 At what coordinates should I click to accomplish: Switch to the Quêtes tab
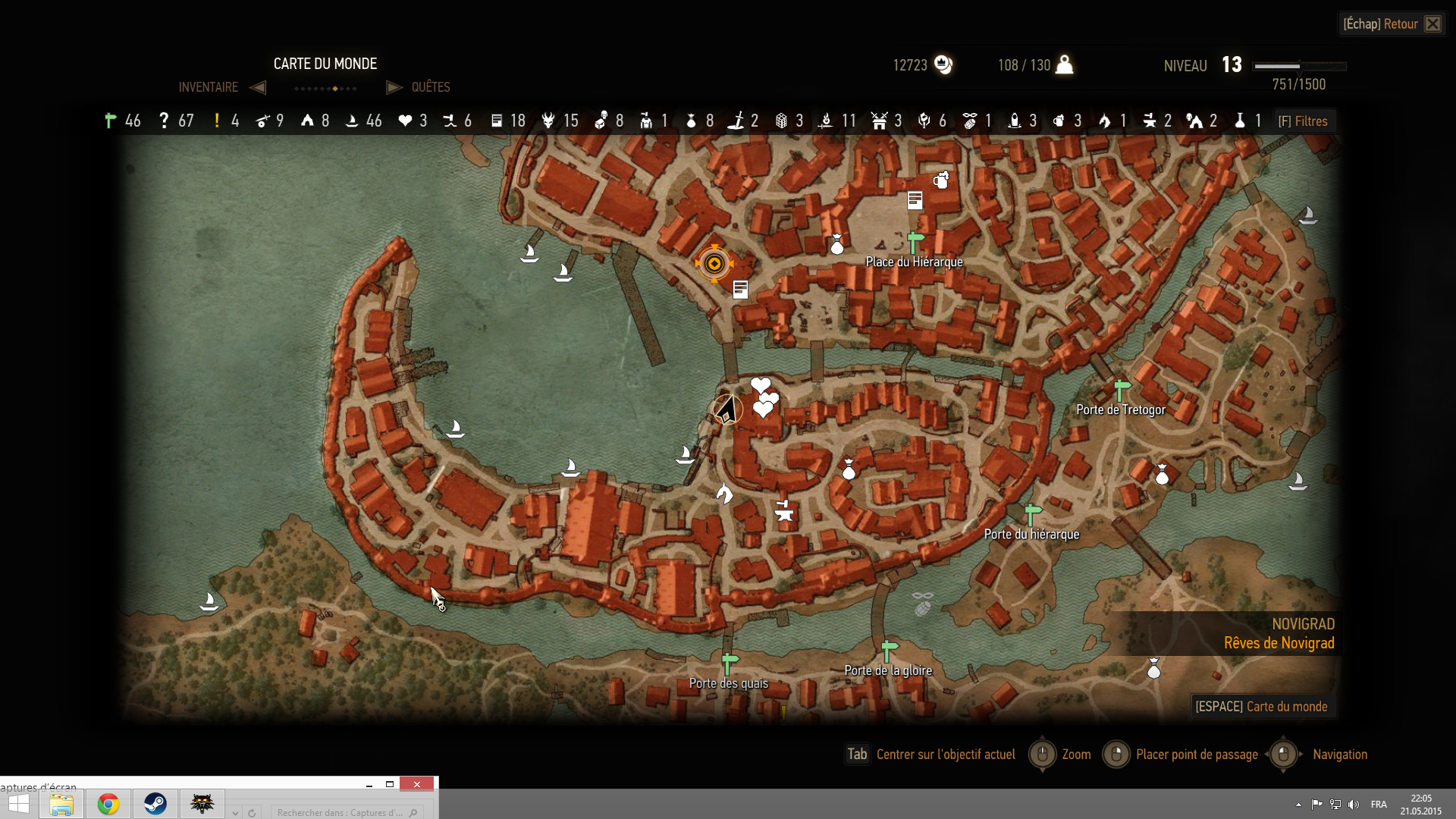coord(430,87)
